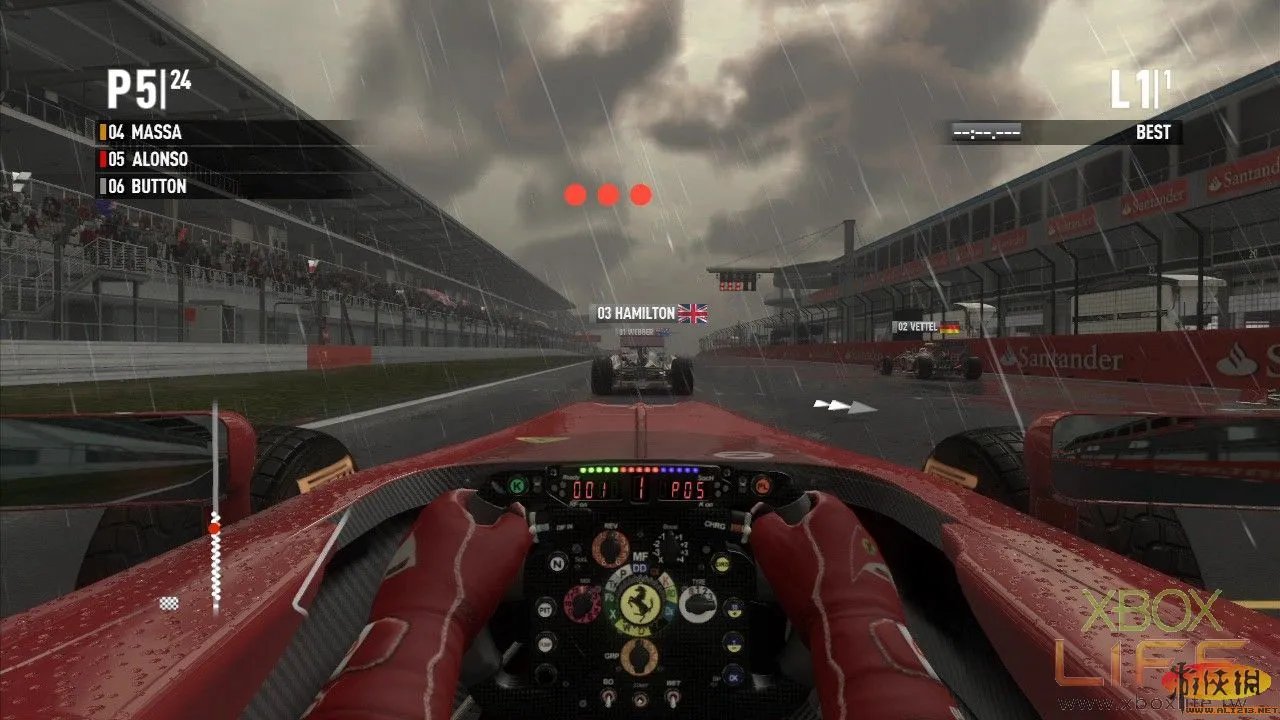This screenshot has height=720, width=1280.
Task: Click the British flag beside Hamilton's name
Action: [692, 312]
